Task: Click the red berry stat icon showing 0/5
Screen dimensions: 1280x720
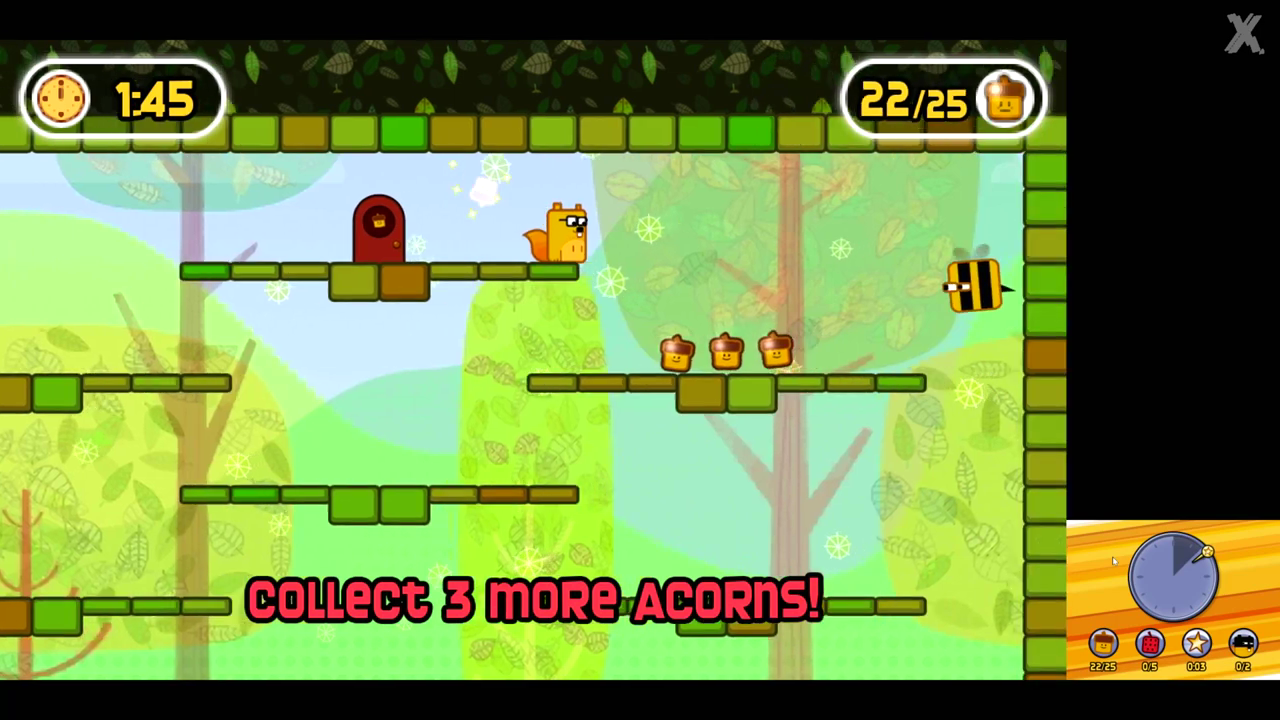Action: tap(1149, 644)
